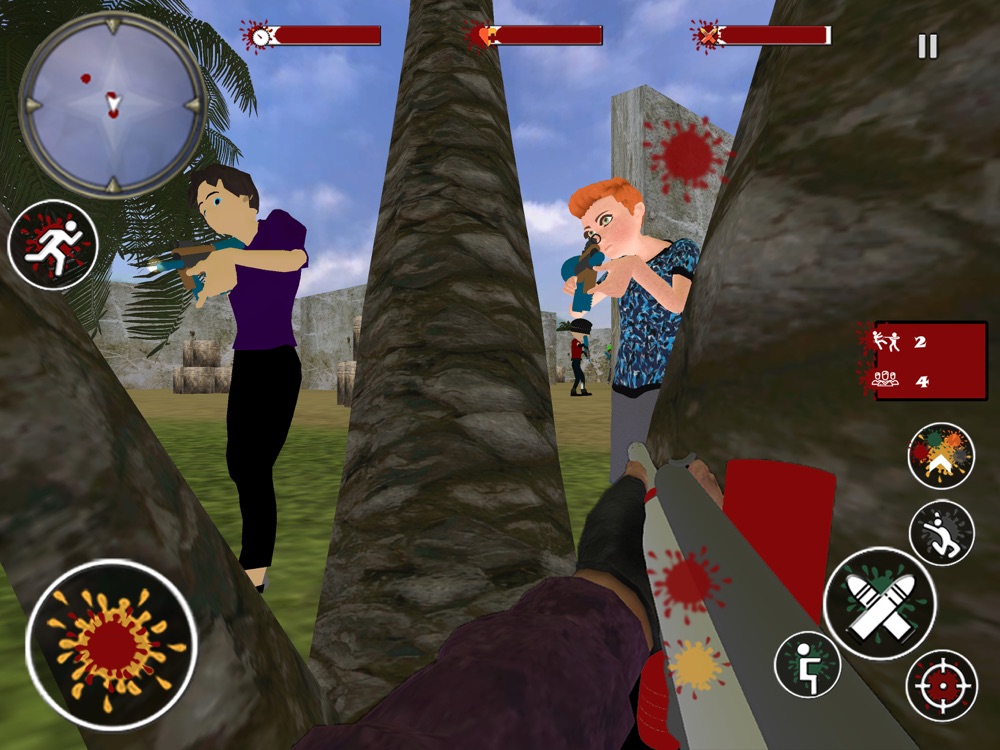Pause the game
Viewport: 1000px width, 750px height.
[x=928, y=47]
